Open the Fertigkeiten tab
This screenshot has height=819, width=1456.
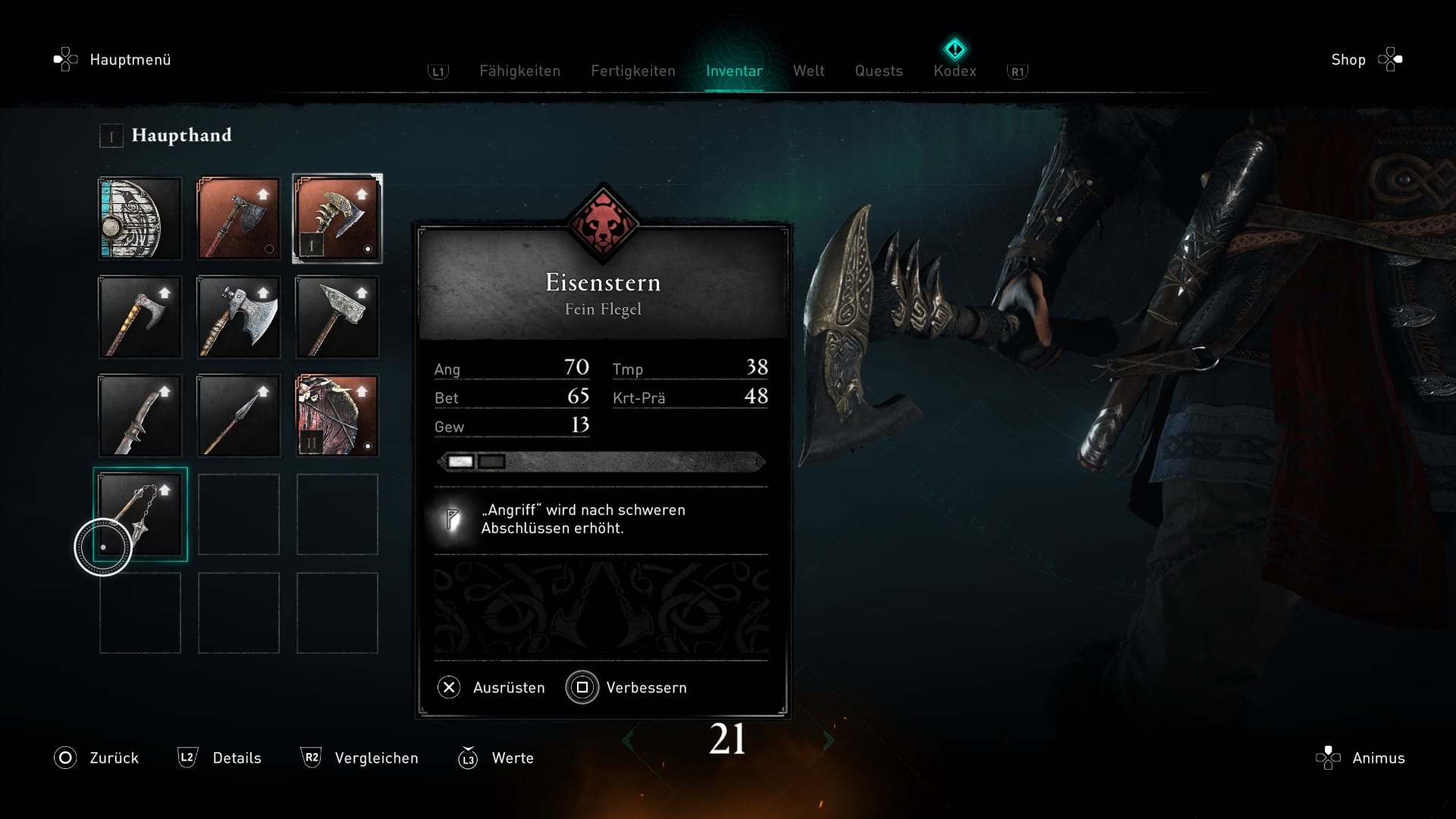[x=633, y=71]
